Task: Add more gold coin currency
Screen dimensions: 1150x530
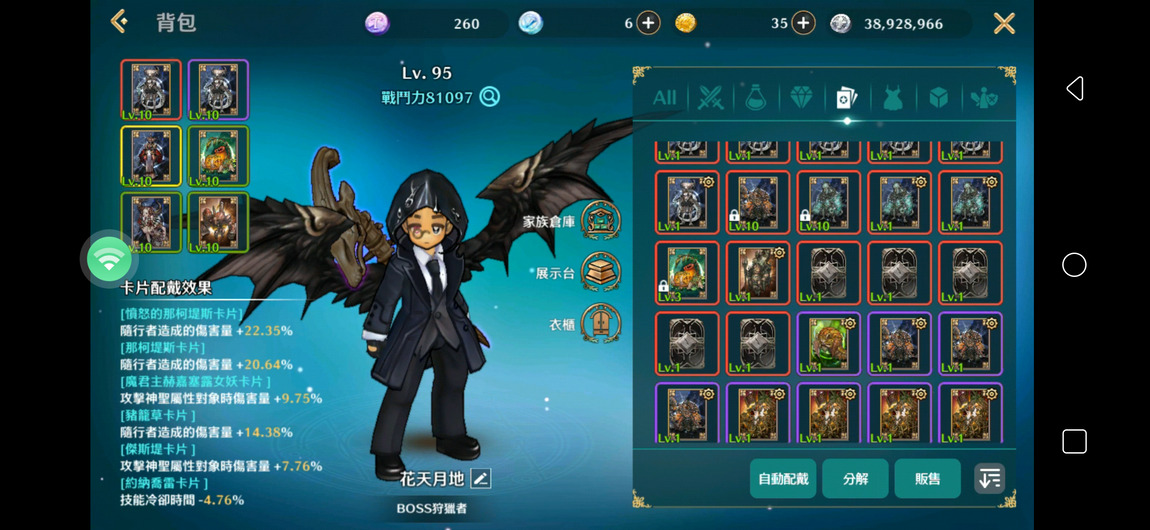Action: coord(803,23)
